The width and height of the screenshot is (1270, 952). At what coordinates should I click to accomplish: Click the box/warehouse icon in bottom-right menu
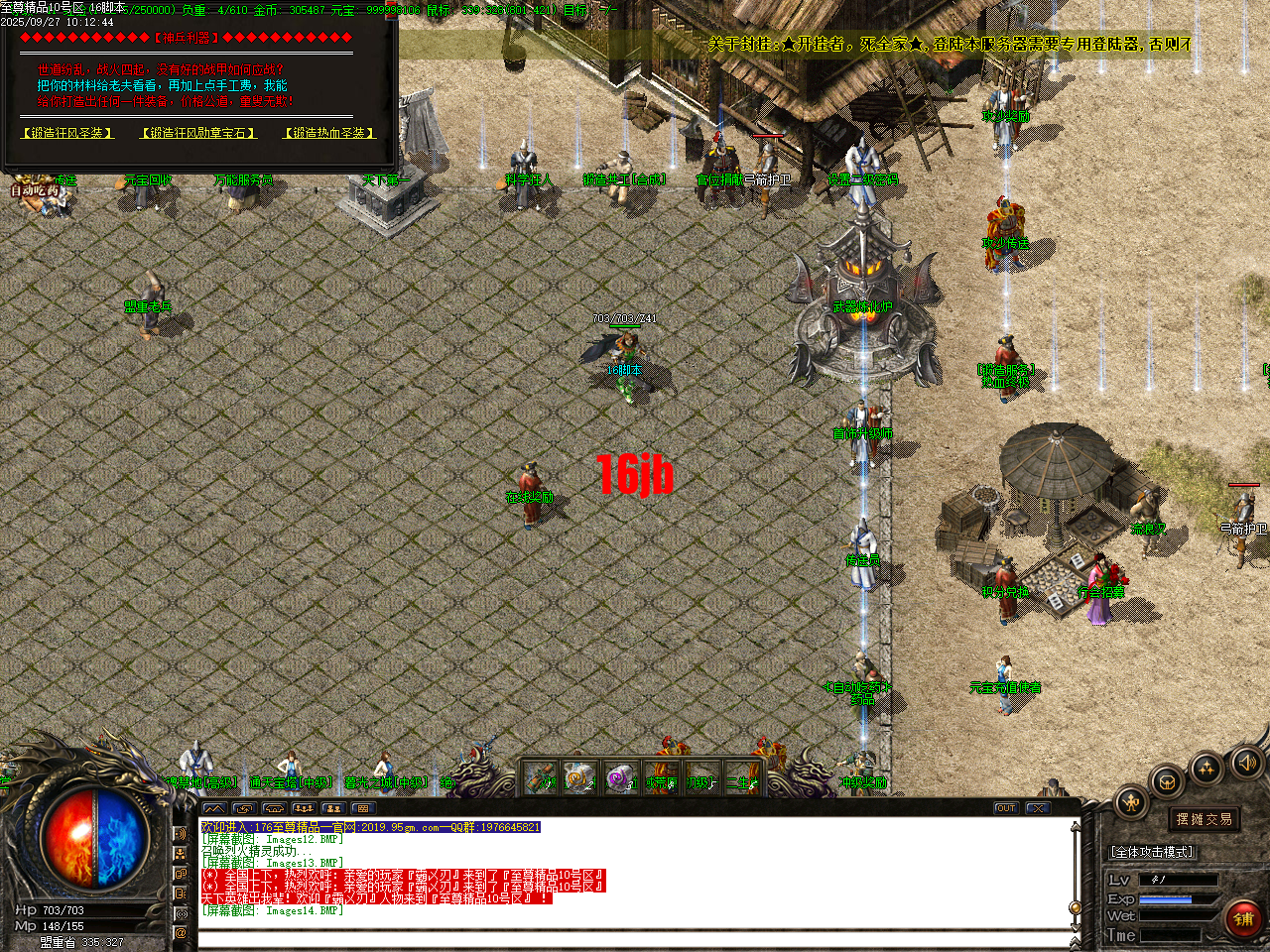coord(1166,781)
